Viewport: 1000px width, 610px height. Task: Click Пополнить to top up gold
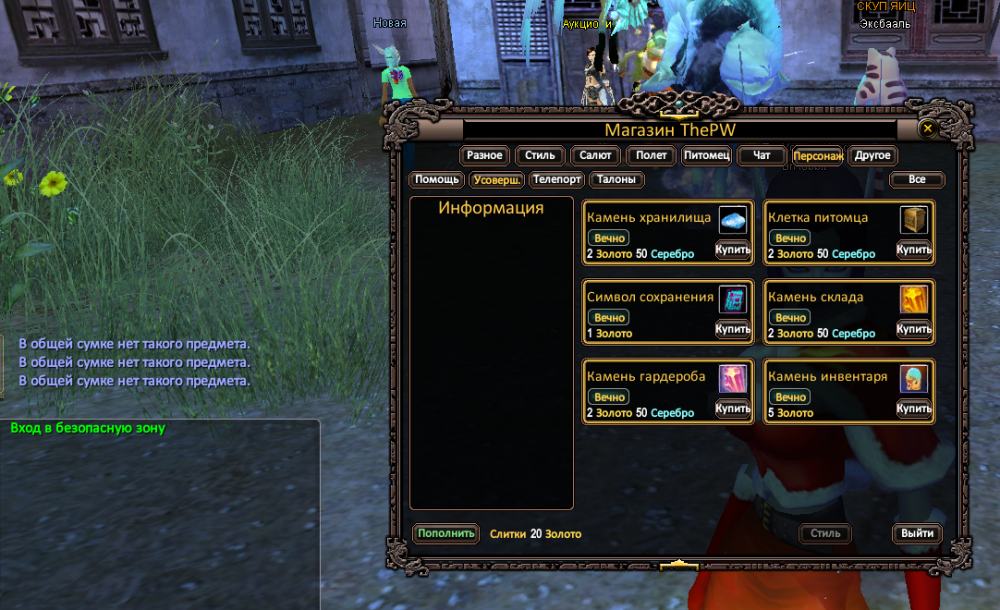click(x=446, y=534)
